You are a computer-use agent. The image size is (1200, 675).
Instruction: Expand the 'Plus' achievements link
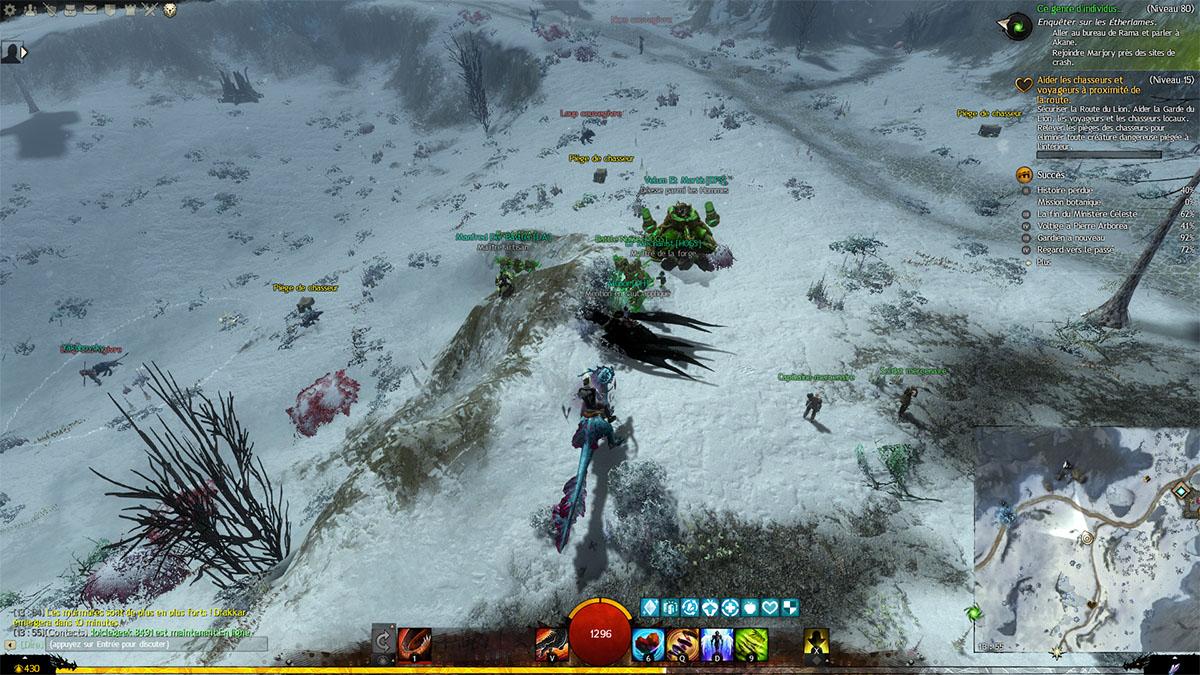pos(1045,262)
